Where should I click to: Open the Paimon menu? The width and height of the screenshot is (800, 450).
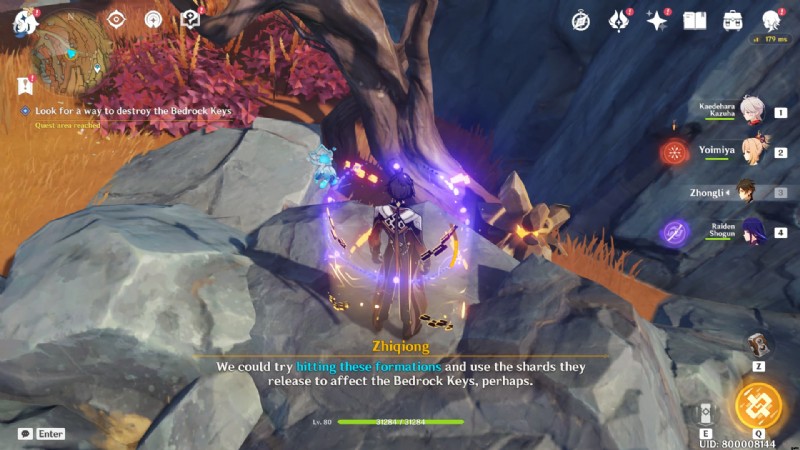[x=24, y=22]
